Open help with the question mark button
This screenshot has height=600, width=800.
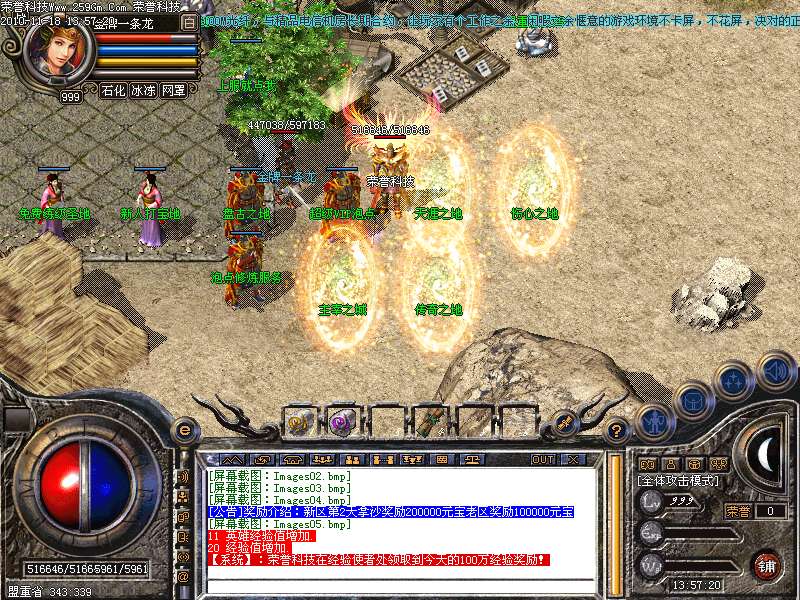coord(617,431)
